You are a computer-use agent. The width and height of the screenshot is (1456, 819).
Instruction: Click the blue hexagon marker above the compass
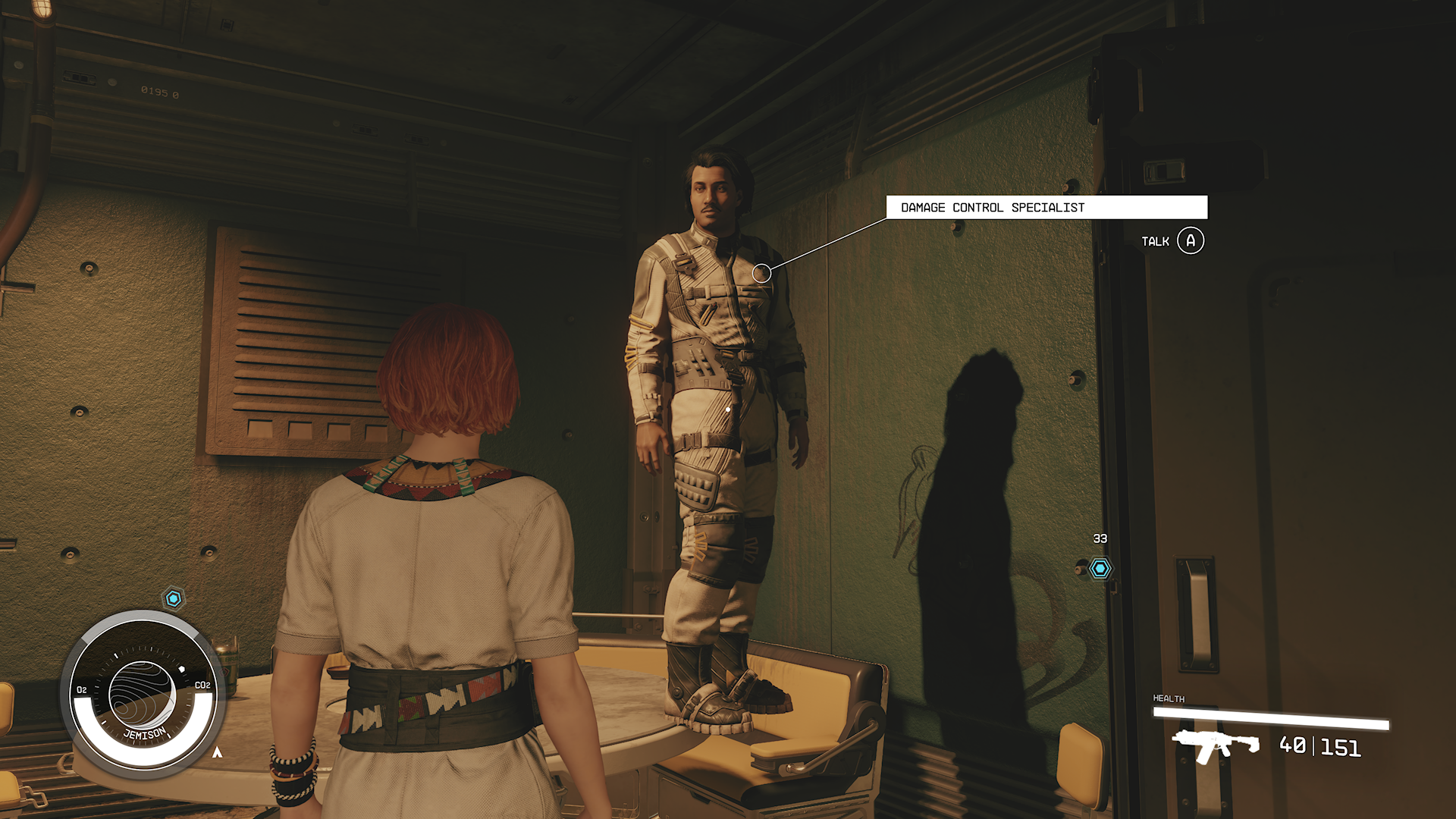[174, 599]
